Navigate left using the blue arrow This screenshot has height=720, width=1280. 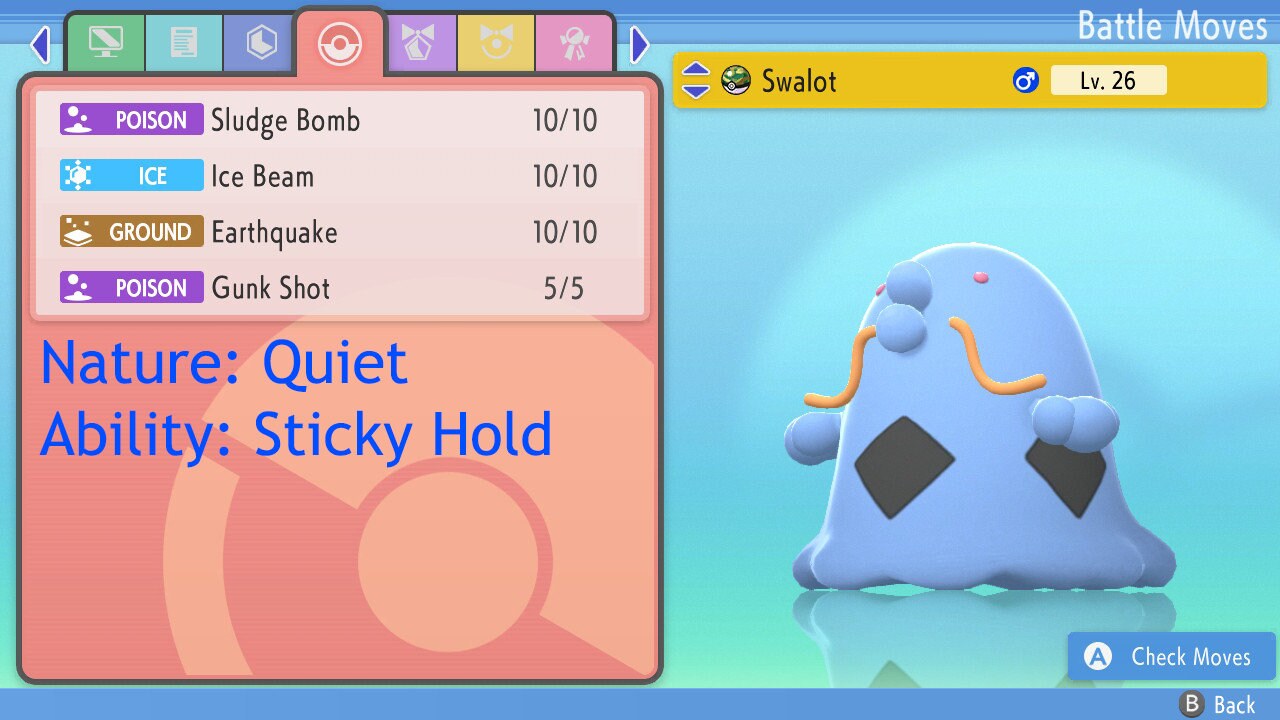click(40, 43)
